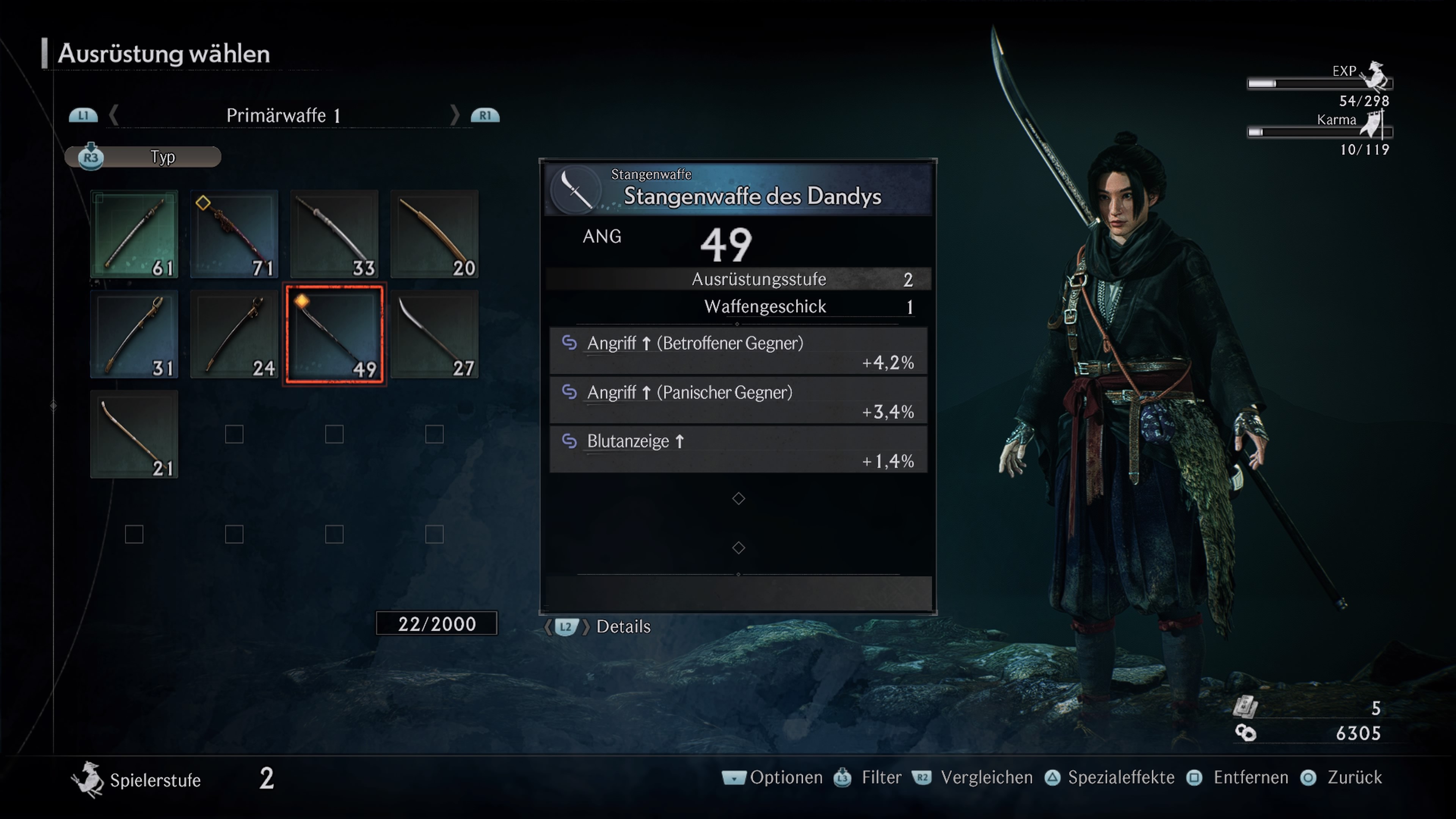Switch to next equipment category arrow
The width and height of the screenshot is (1456, 819).
[455, 115]
